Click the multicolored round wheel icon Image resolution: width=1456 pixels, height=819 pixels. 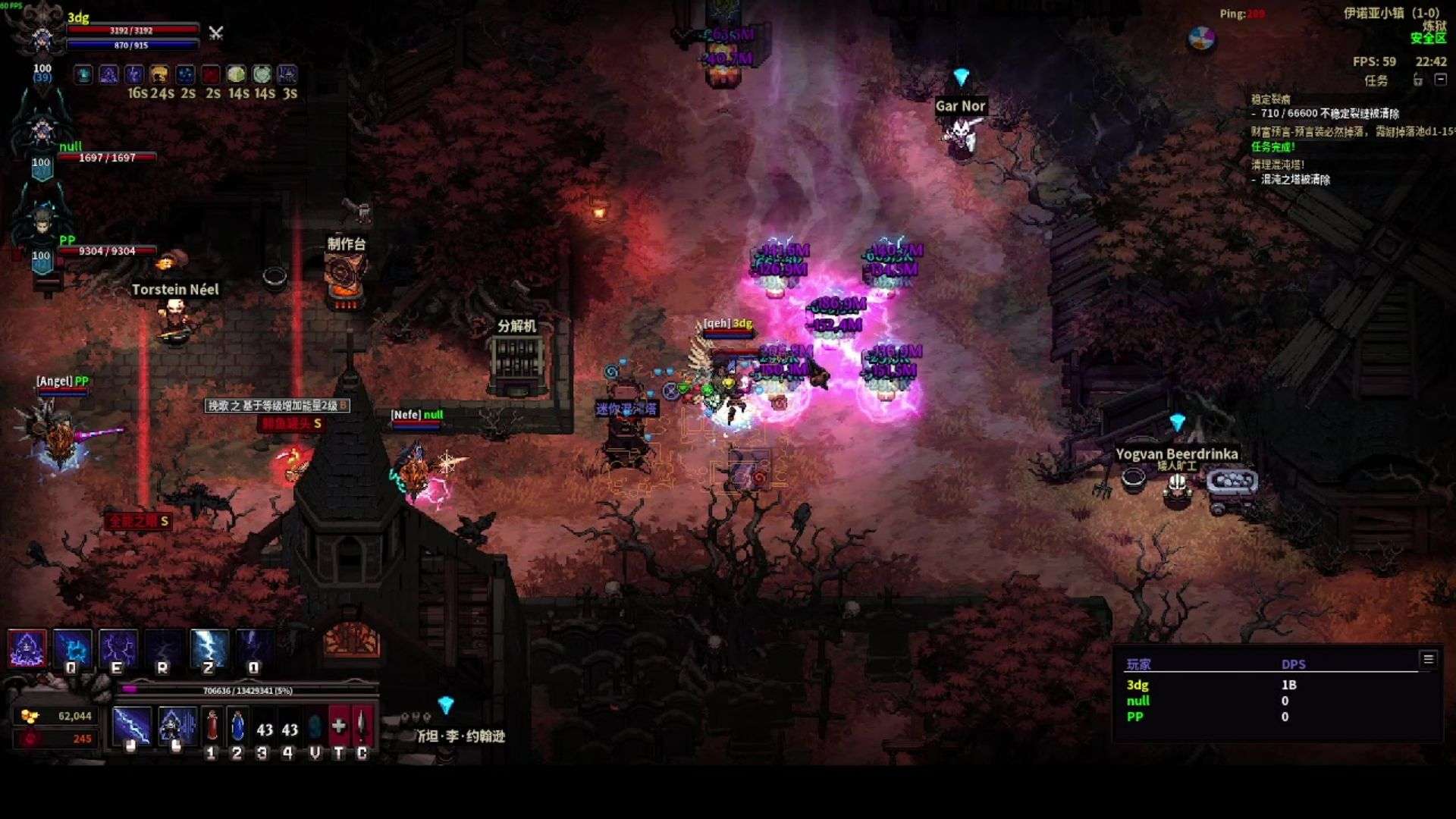coord(1202,38)
